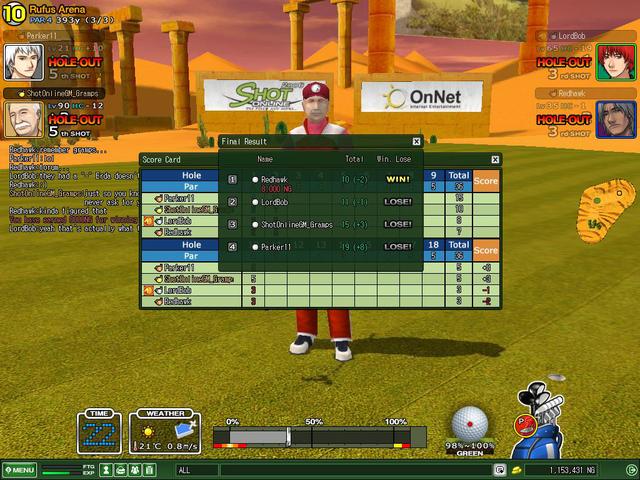Viewport: 640px width, 480px height.
Task: Select LordBob's player portrait
Action: pos(616,62)
